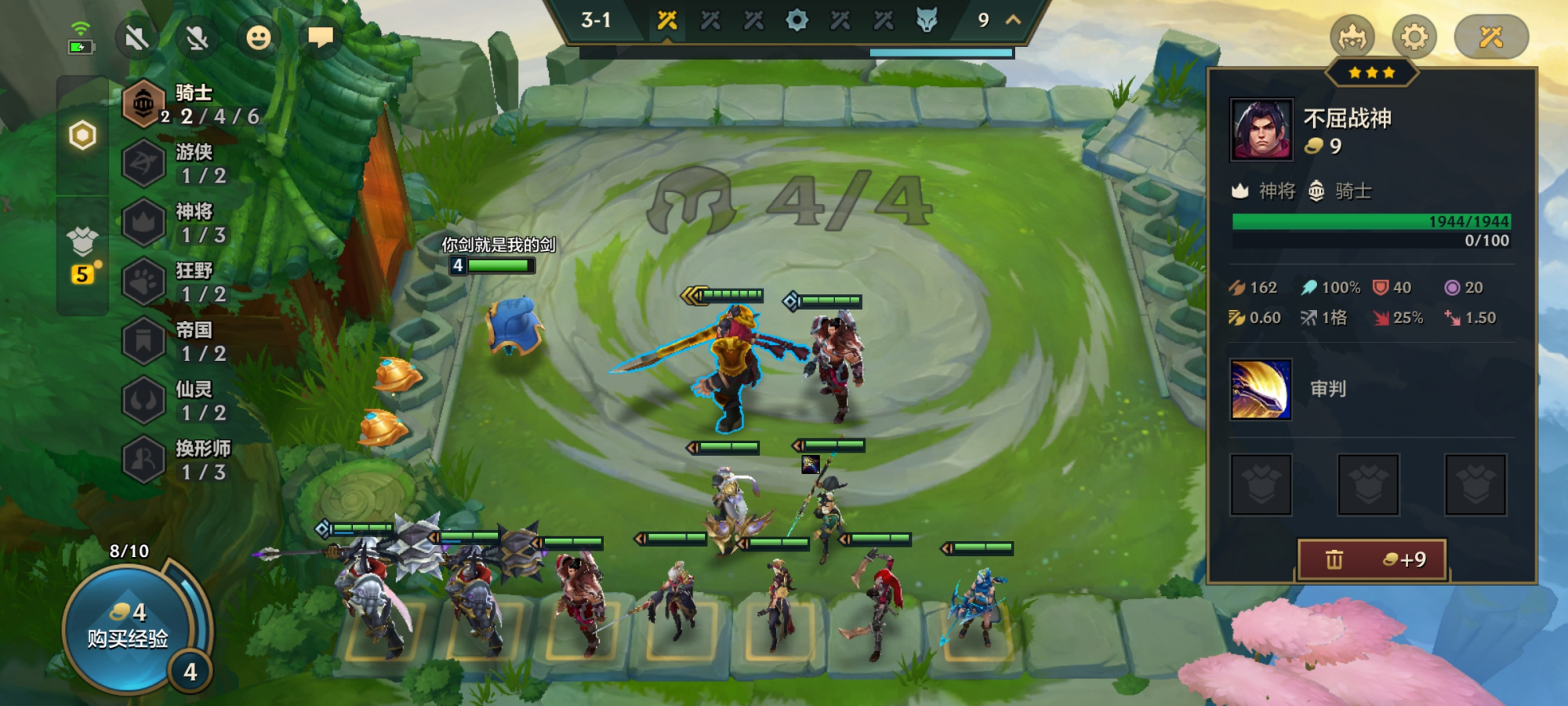Screen dimensions: 1568x706
Task: Select the 帝国 trait entry
Action: 192,341
